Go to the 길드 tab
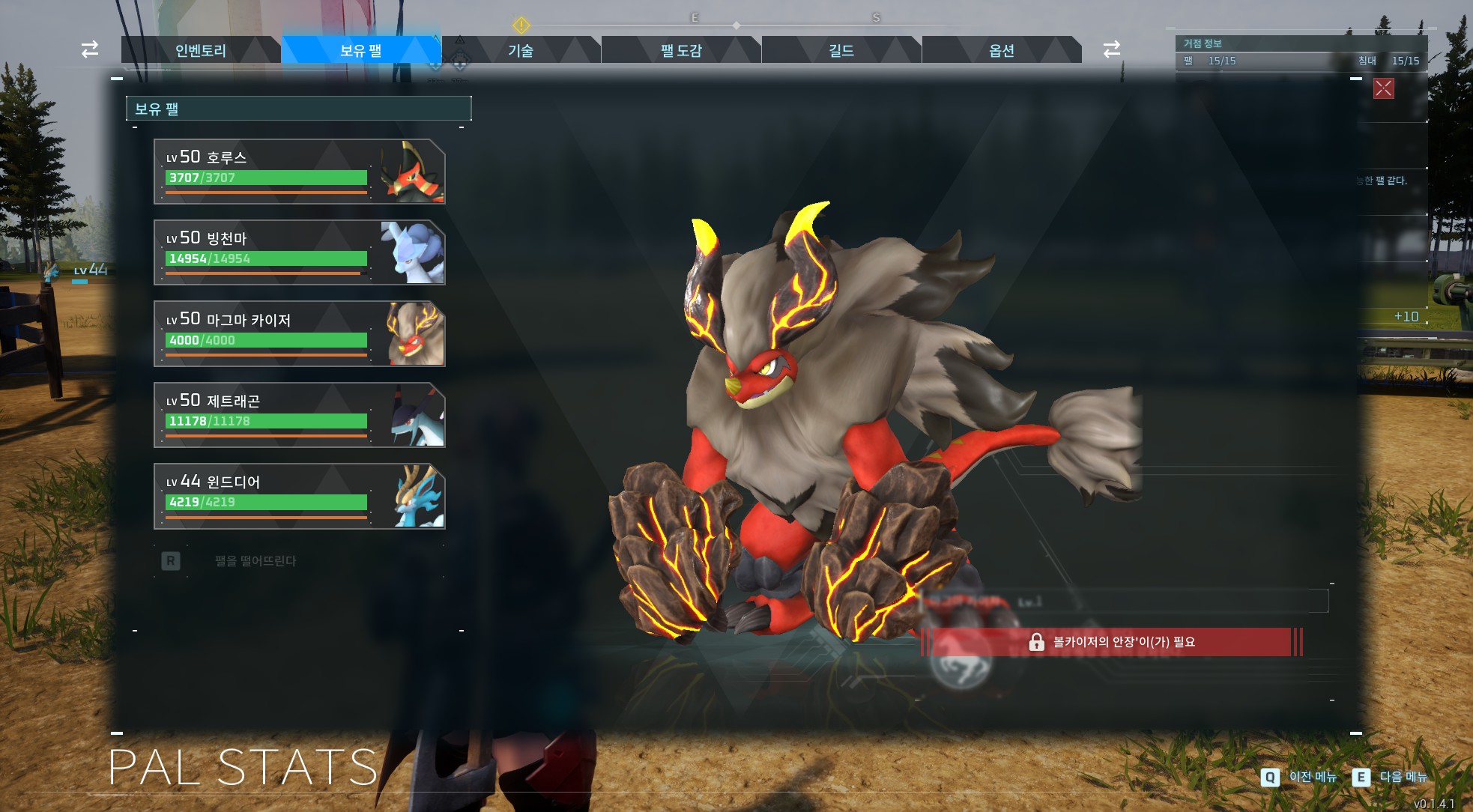Screen dimensions: 1473x812 click(x=841, y=50)
